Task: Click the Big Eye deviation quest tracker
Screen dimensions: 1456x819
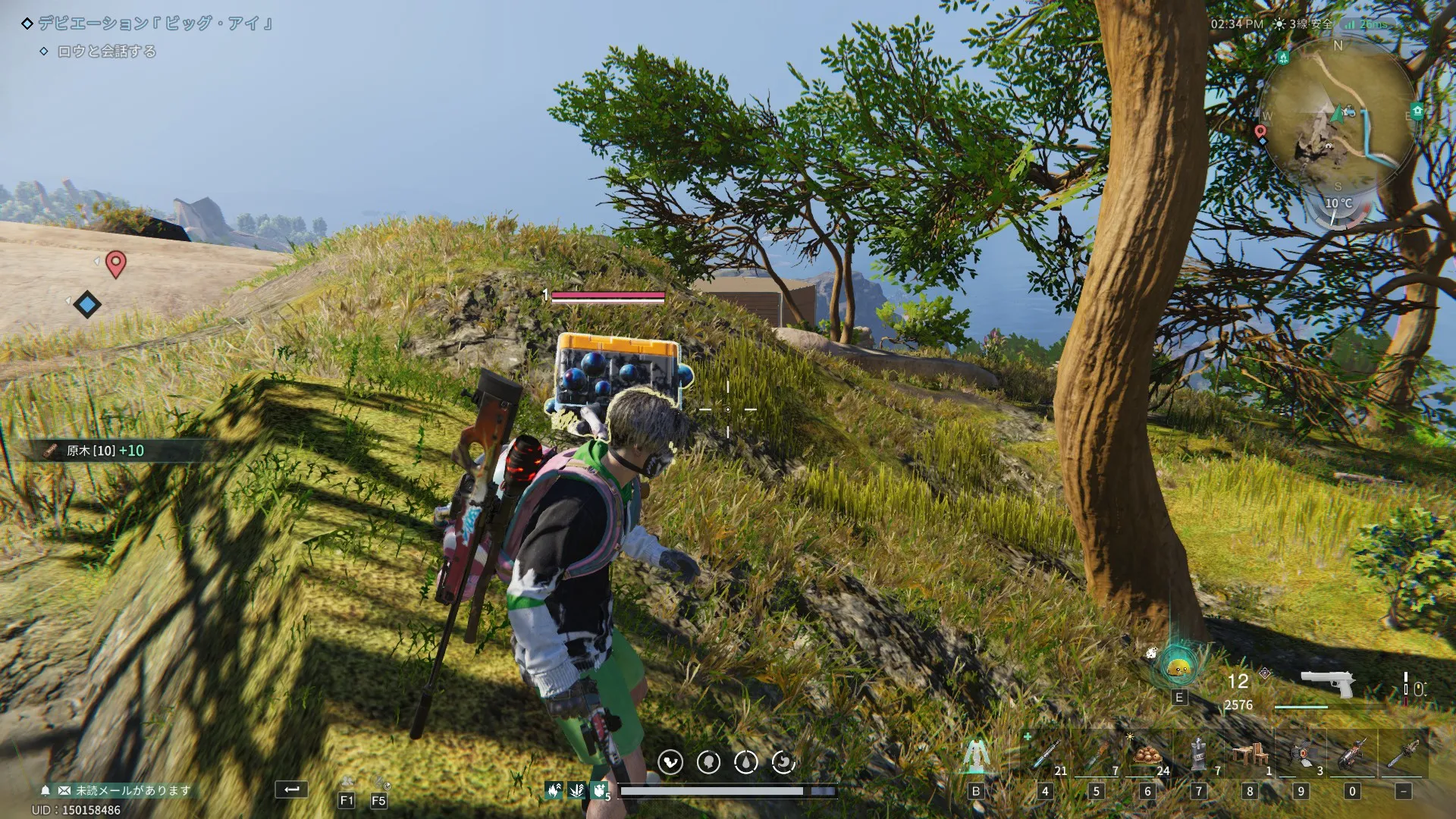Action: coord(152,24)
